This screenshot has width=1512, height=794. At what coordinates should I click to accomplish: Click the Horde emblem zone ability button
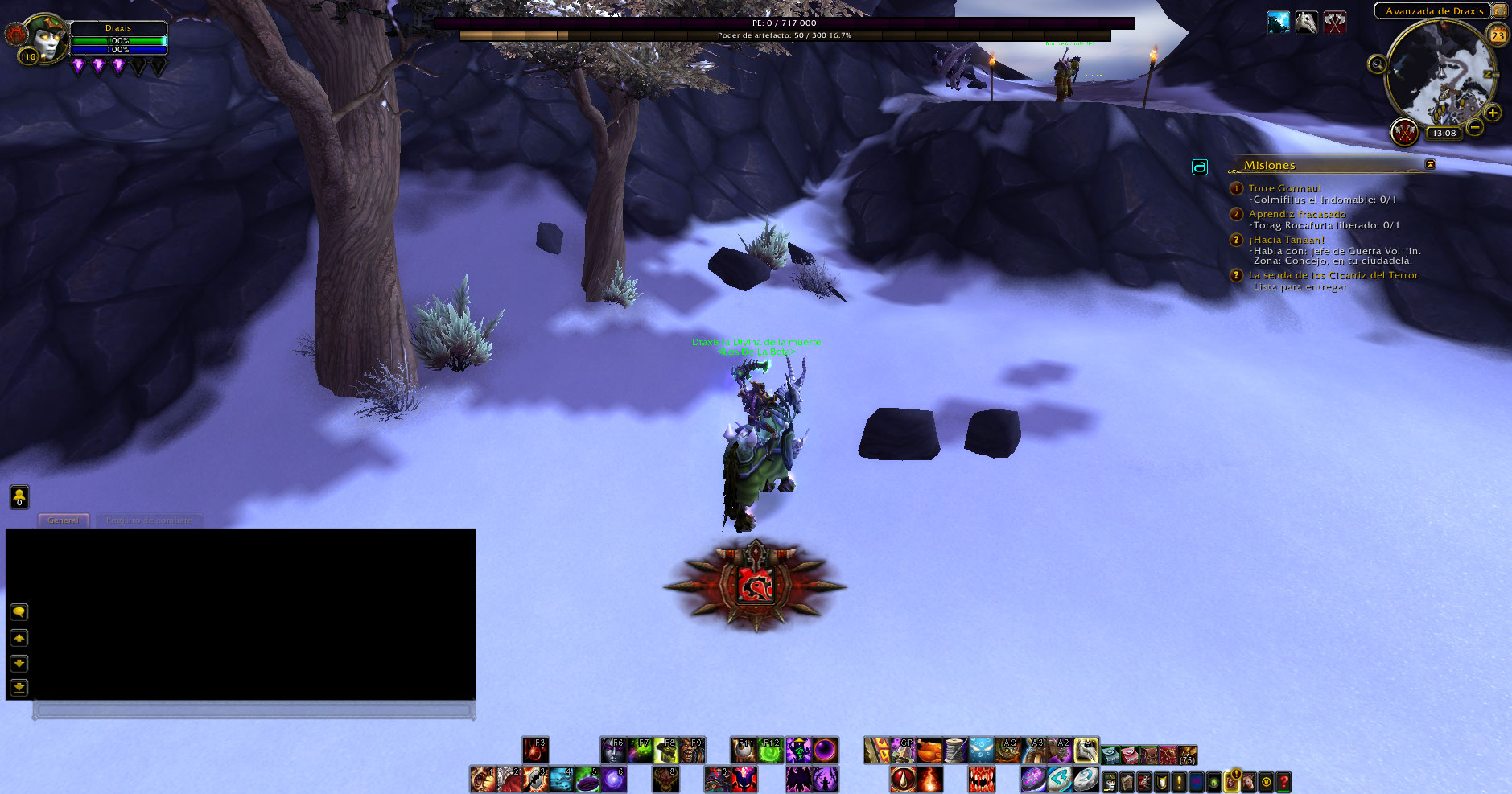[756, 586]
